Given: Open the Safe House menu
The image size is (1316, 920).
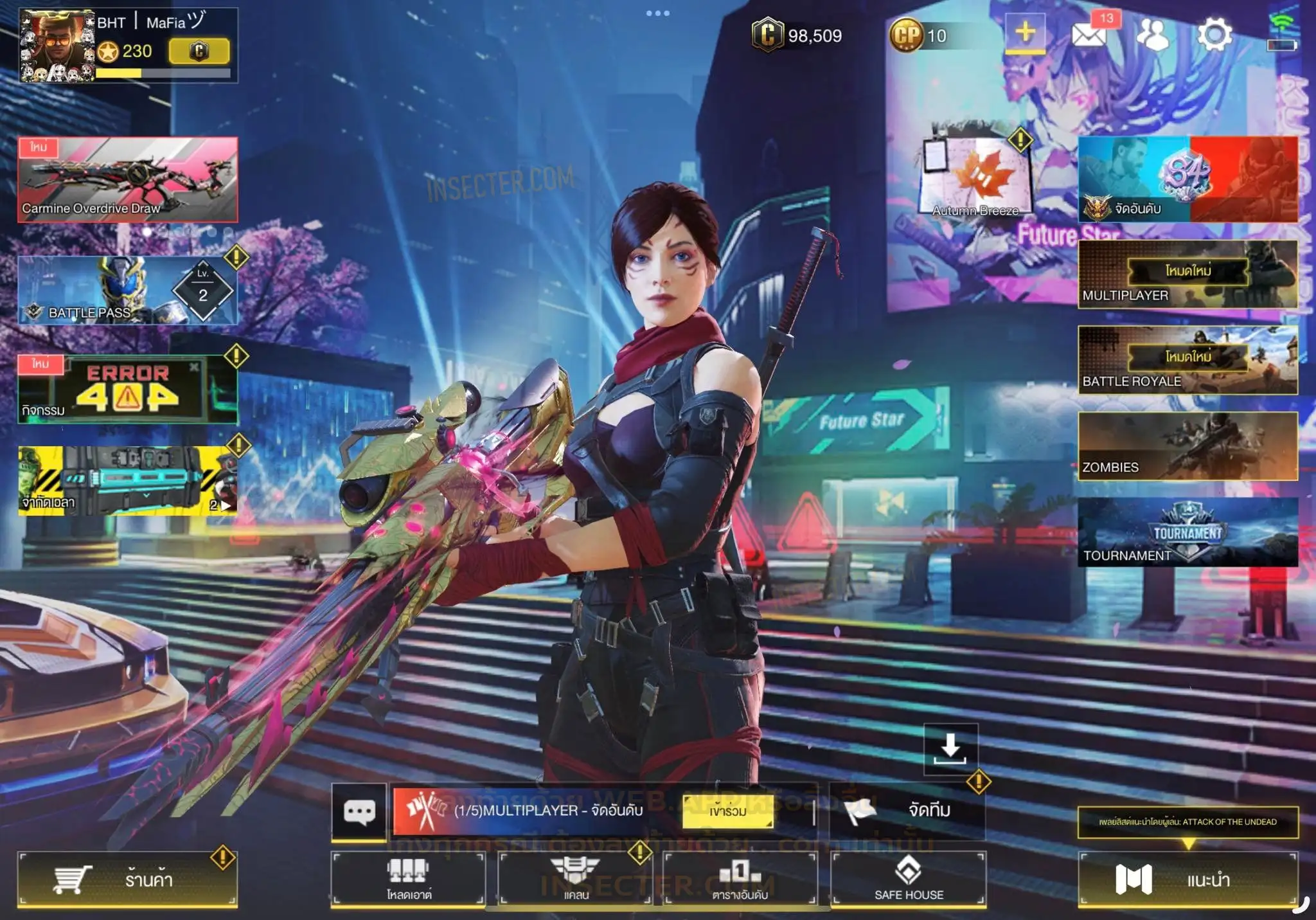Looking at the screenshot, I should [909, 879].
